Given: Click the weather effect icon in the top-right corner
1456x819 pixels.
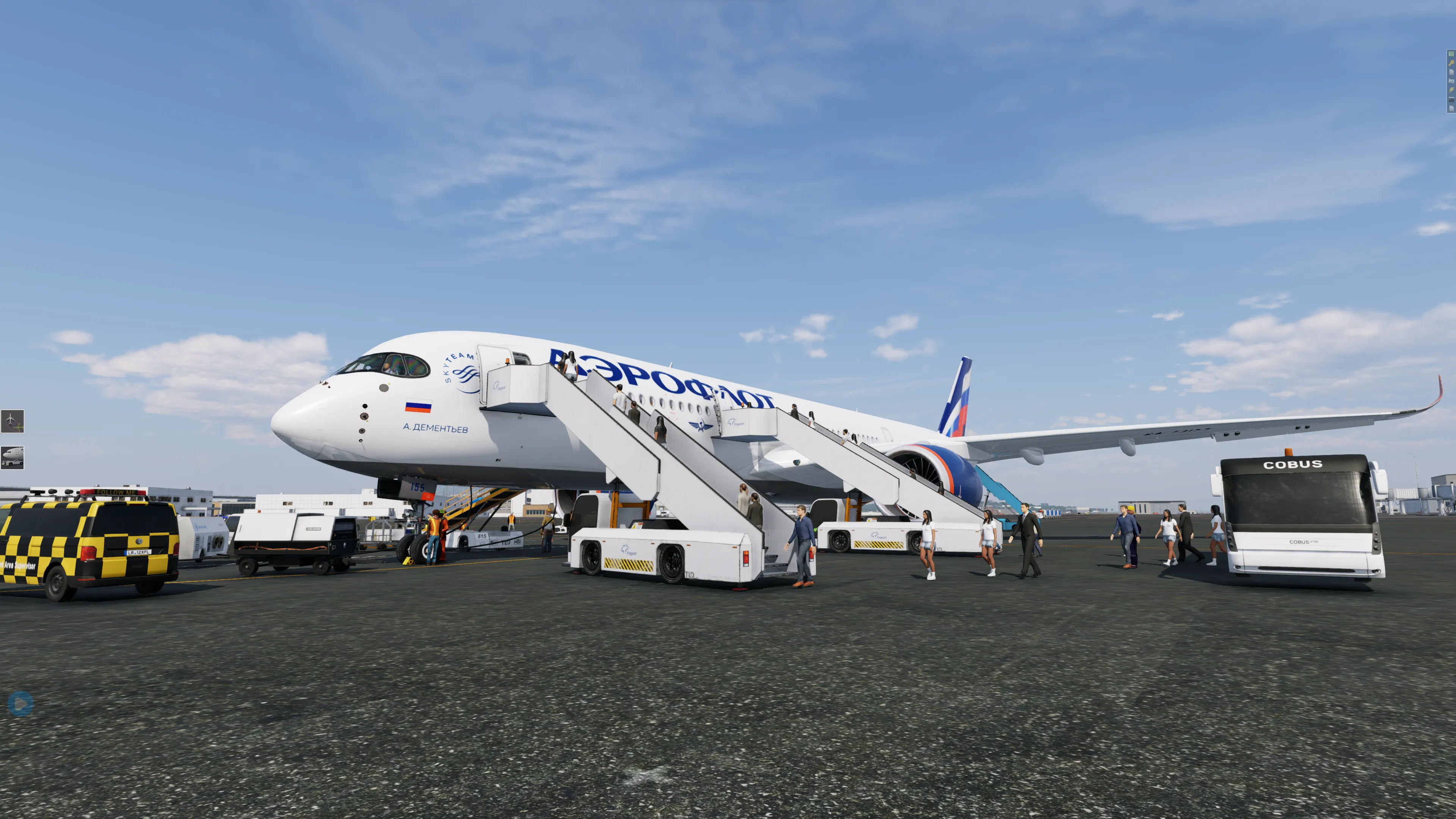Looking at the screenshot, I should tap(1451, 91).
